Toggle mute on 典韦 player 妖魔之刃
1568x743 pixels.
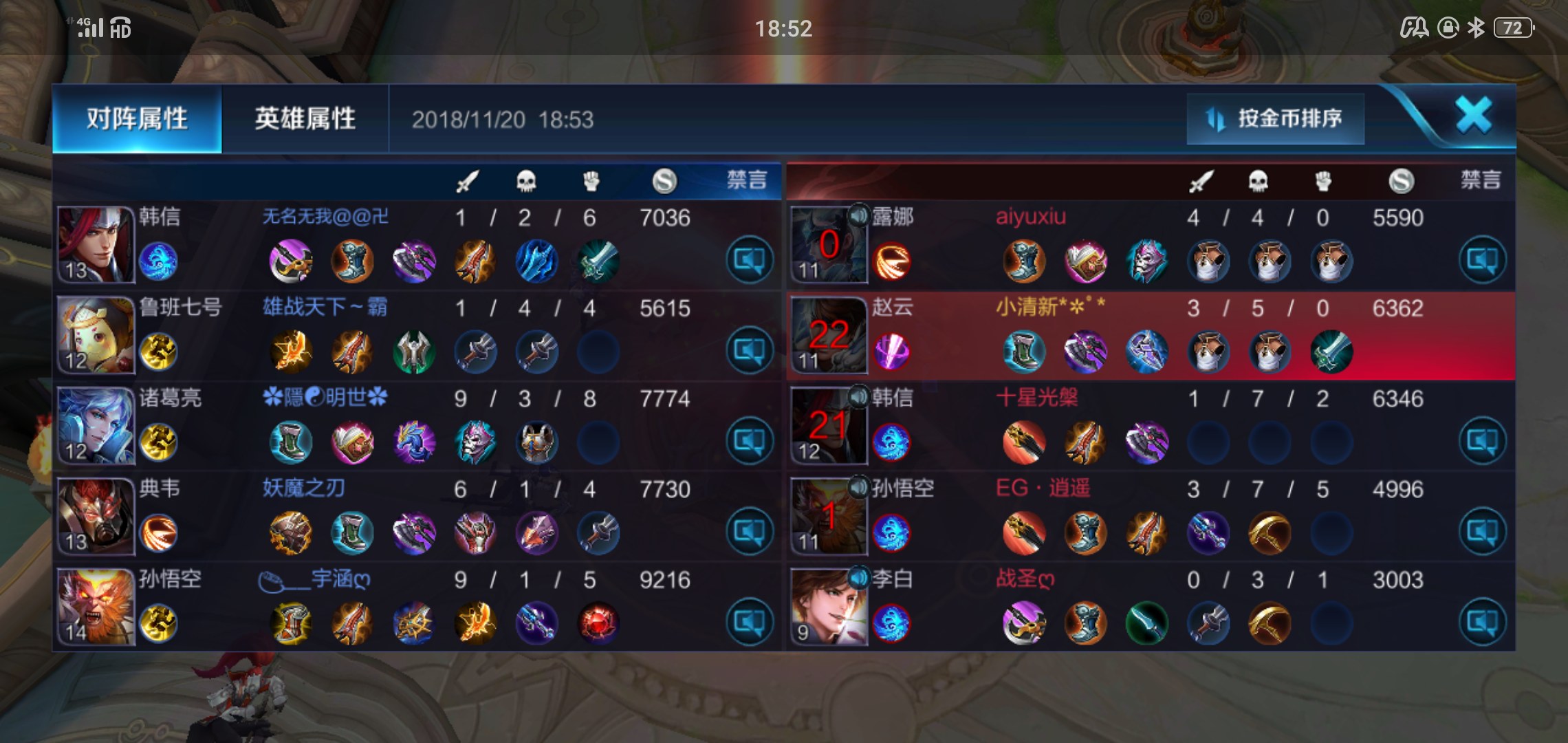(749, 532)
